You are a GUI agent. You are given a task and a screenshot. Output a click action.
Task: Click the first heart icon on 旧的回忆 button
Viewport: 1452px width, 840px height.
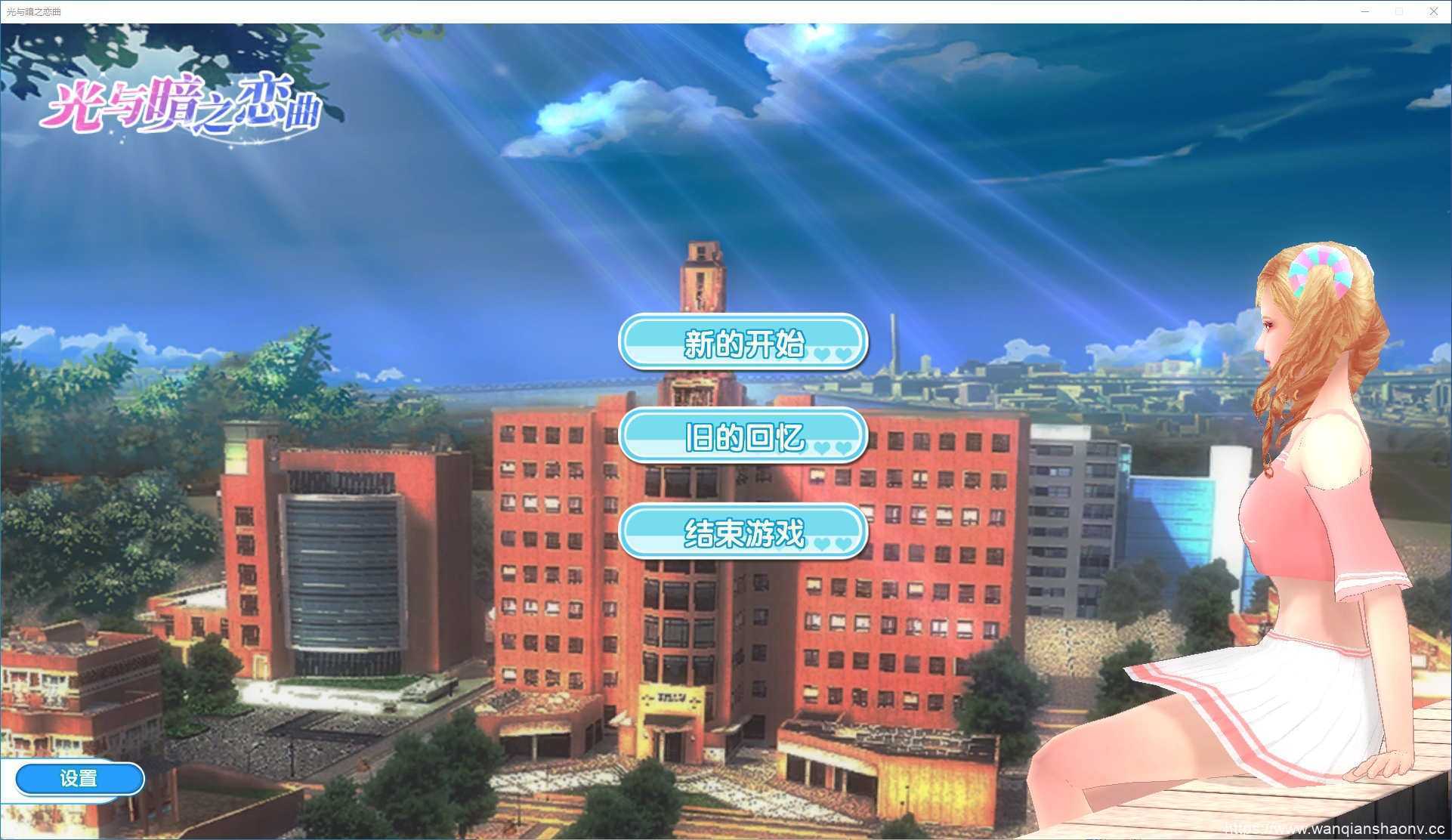click(822, 446)
